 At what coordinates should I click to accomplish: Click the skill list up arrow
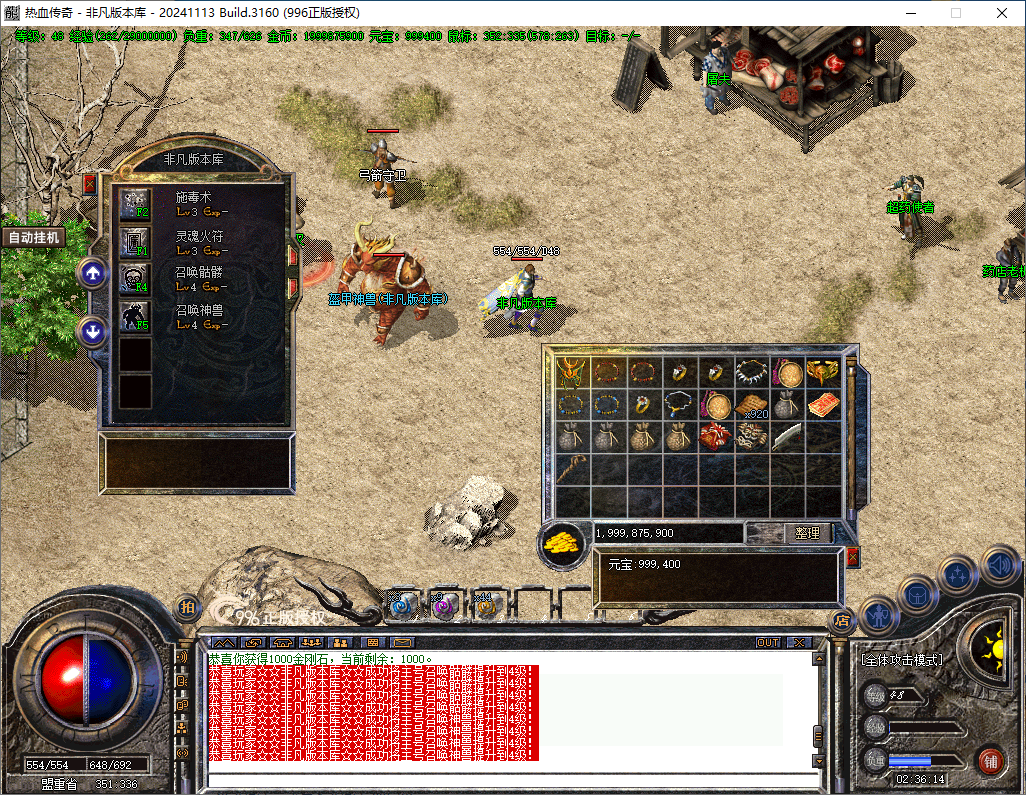pyautogui.click(x=93, y=272)
